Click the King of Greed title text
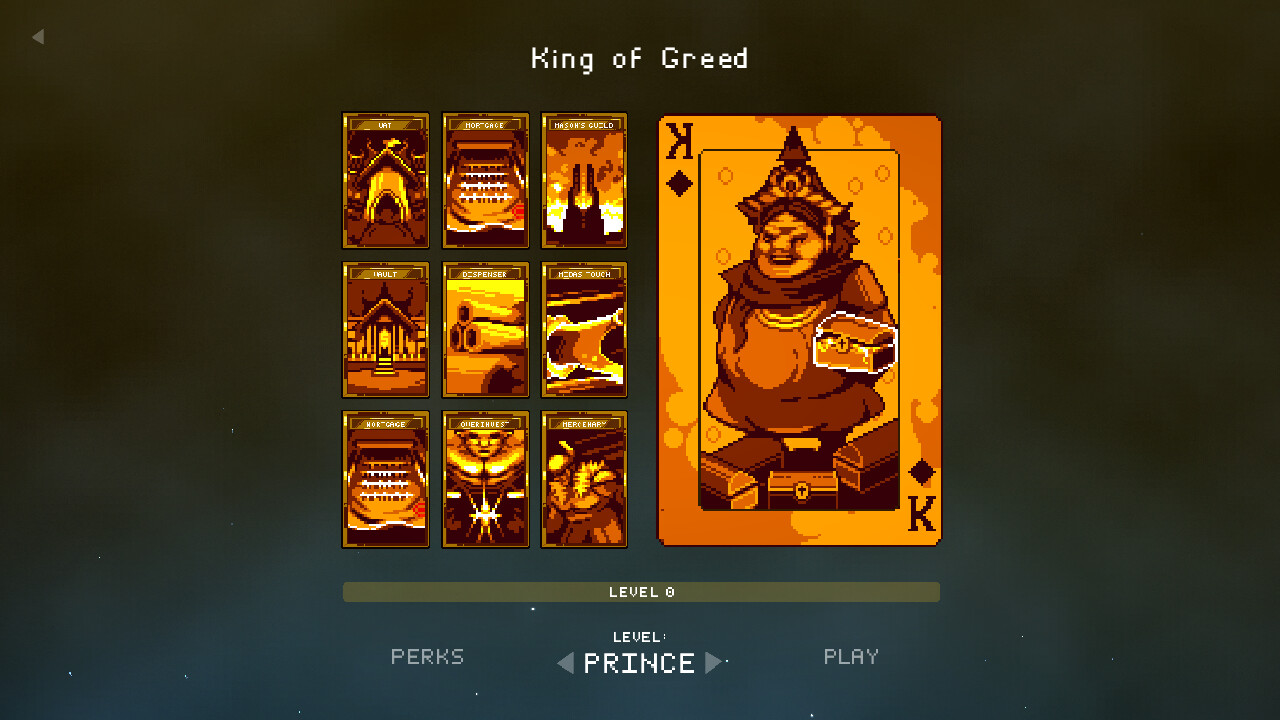 click(640, 58)
